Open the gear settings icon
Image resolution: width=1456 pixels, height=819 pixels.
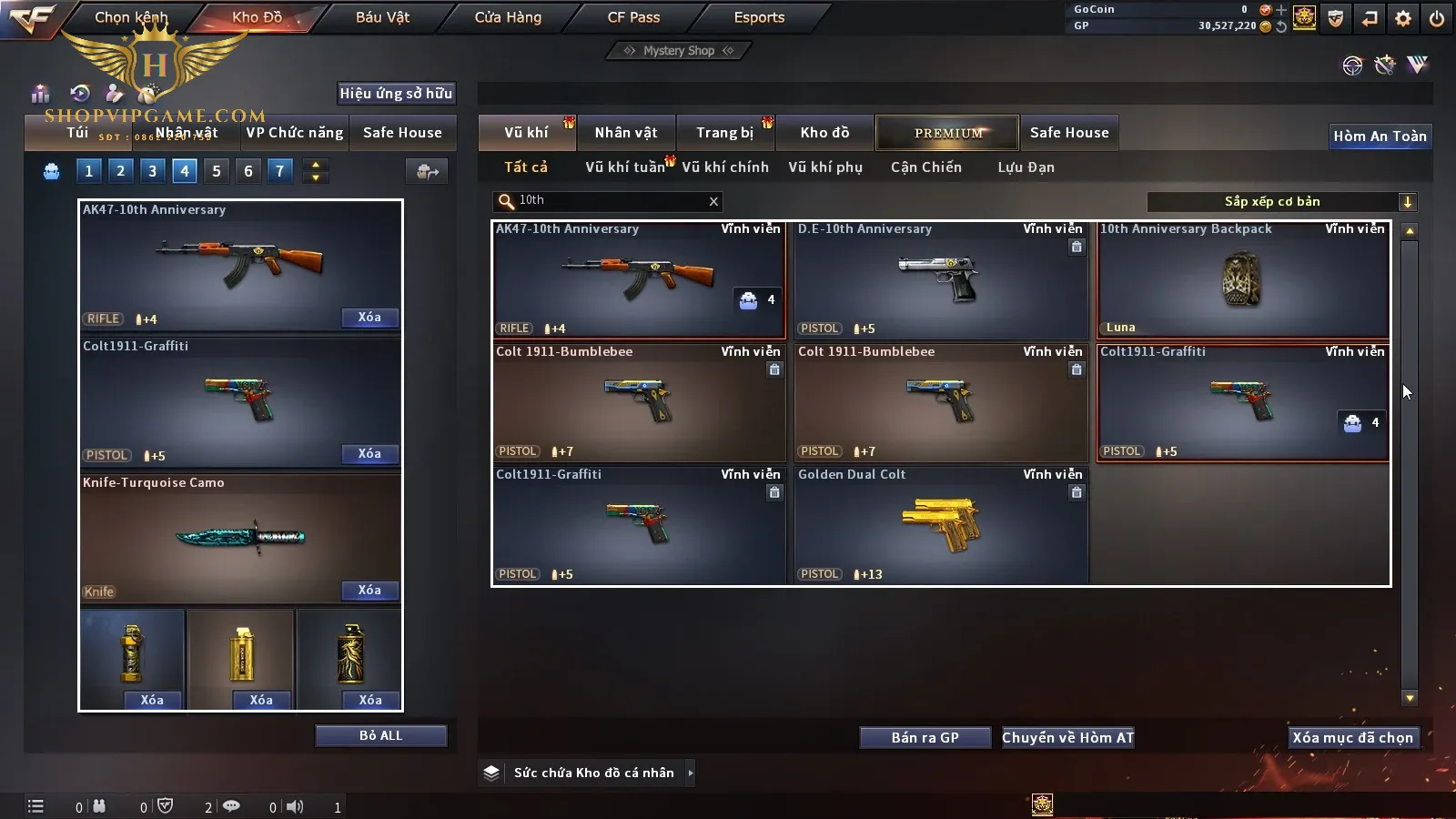click(x=1403, y=18)
